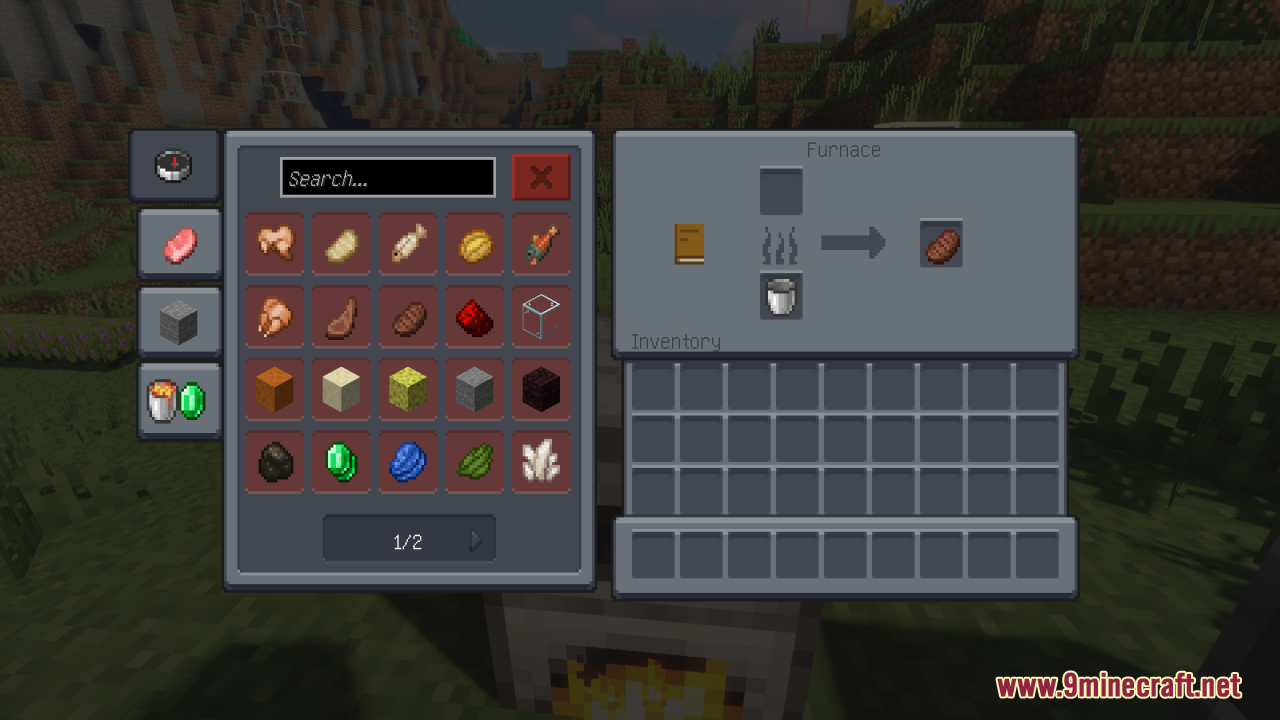The height and width of the screenshot is (720, 1280).
Task: Close the recipe book with red X
Action: (541, 177)
